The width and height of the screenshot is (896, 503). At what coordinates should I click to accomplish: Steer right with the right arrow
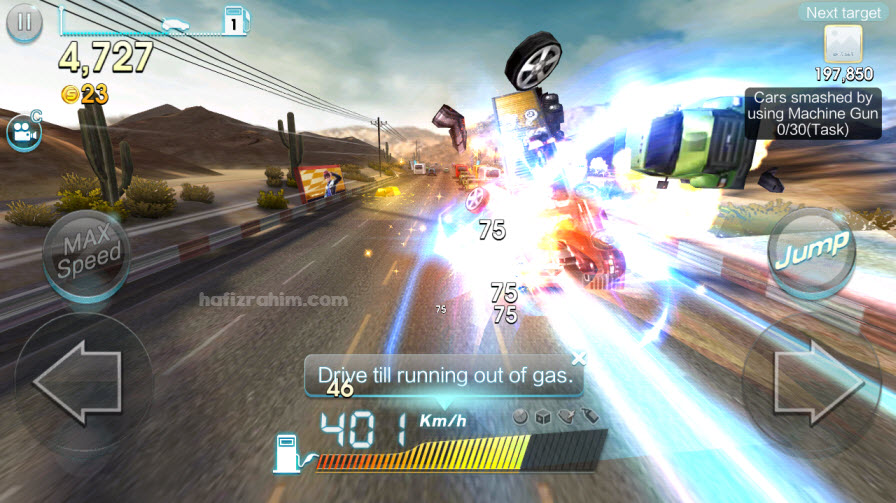pyautogui.click(x=818, y=383)
